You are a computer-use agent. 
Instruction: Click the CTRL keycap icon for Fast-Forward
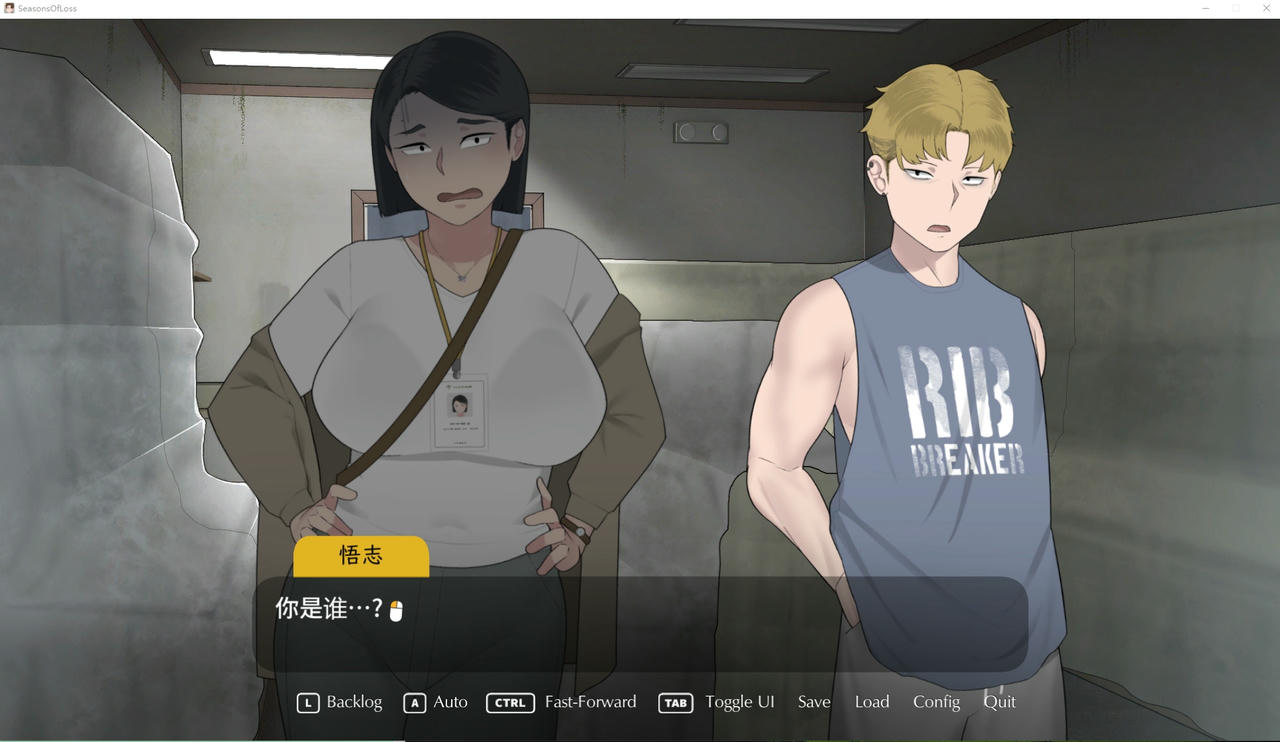click(510, 703)
